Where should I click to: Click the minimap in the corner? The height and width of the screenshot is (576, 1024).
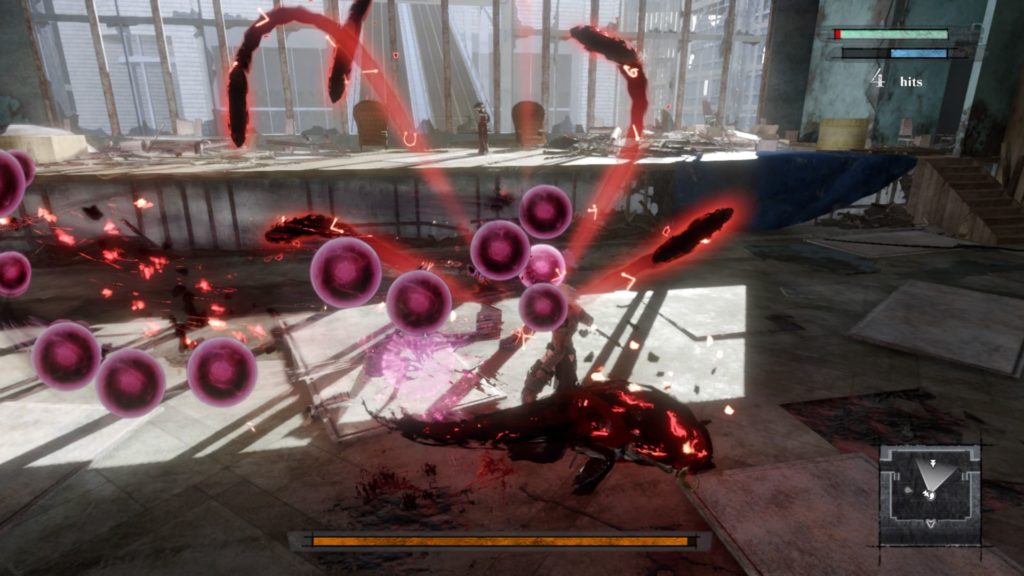pyautogui.click(x=930, y=494)
